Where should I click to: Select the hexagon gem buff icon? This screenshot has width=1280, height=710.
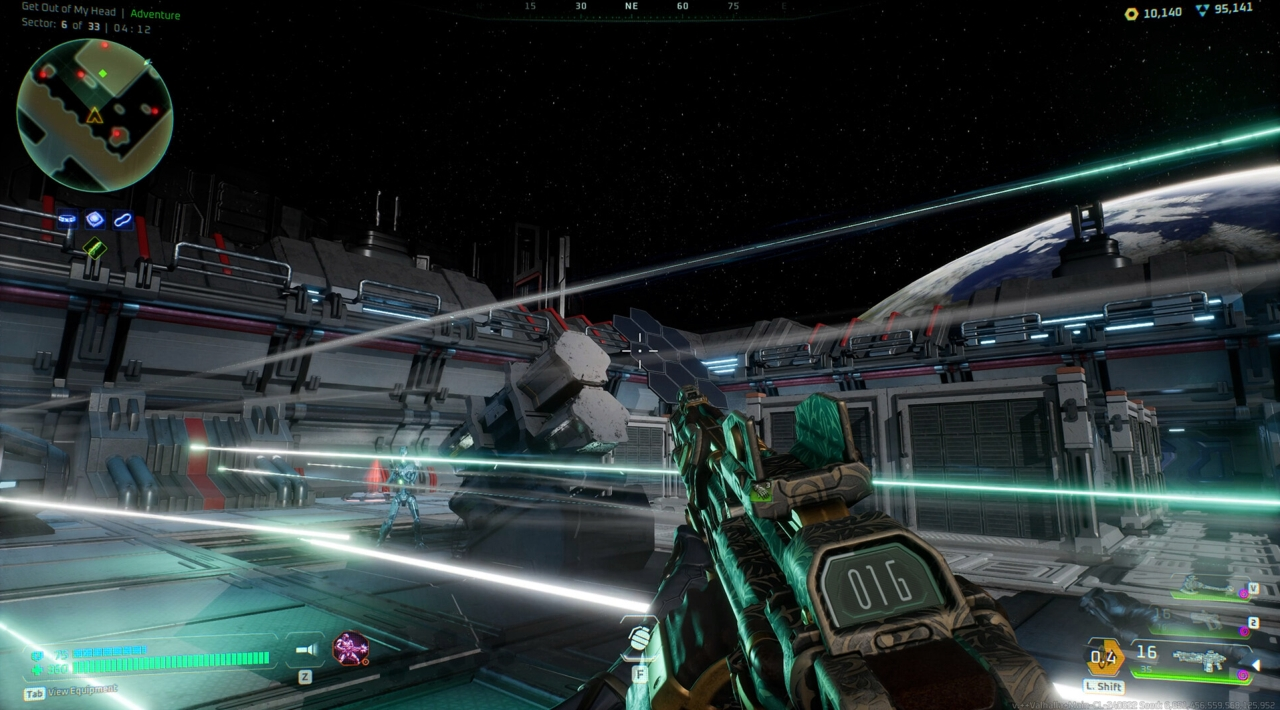click(95, 219)
